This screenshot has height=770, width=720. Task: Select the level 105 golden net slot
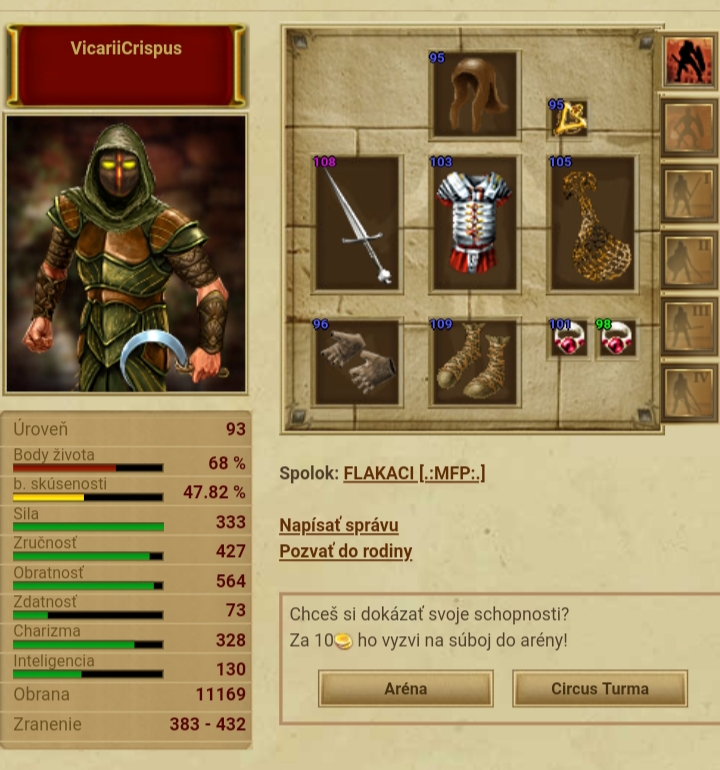[x=591, y=224]
